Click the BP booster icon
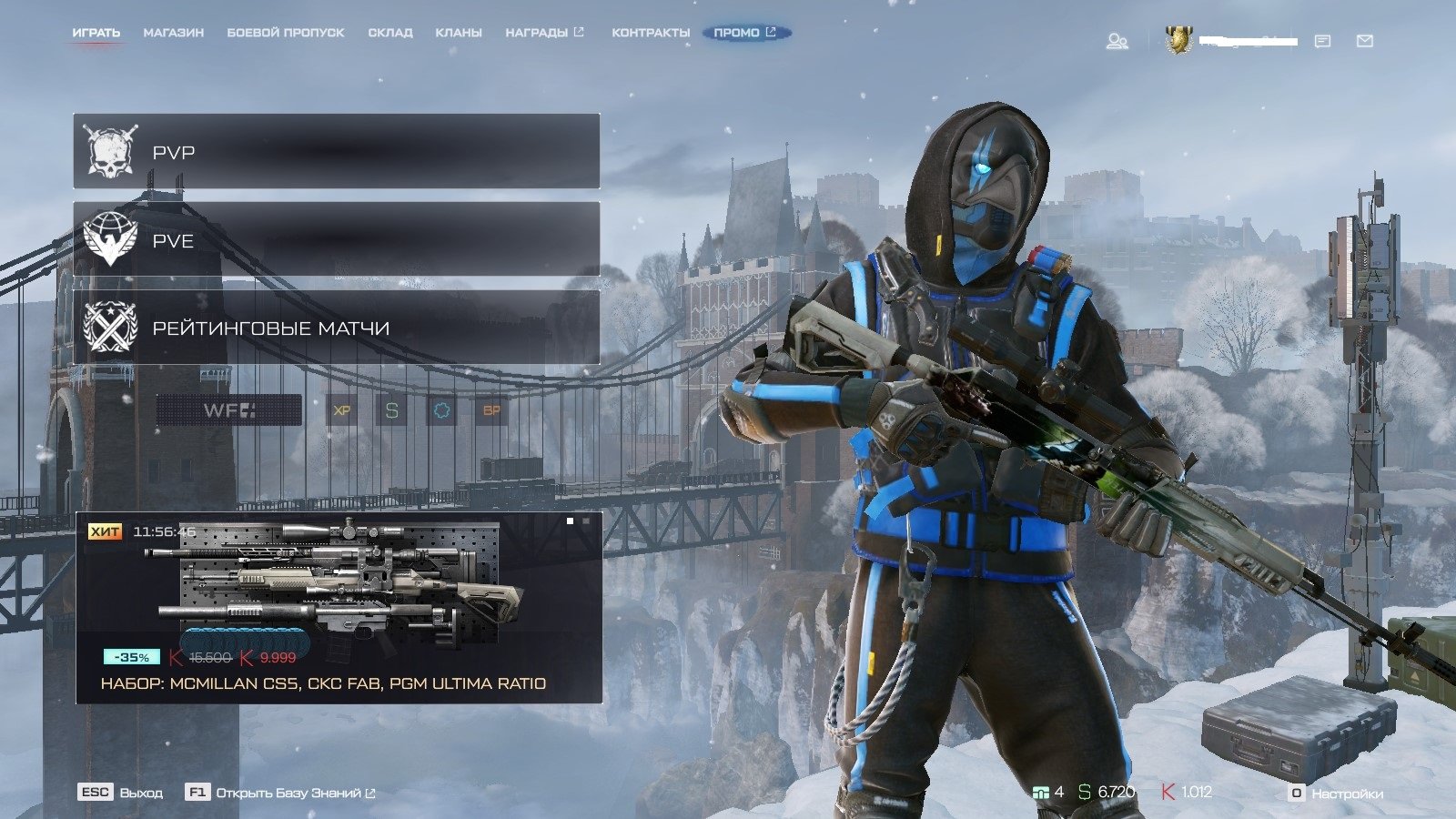Image resolution: width=1456 pixels, height=819 pixels. click(491, 410)
